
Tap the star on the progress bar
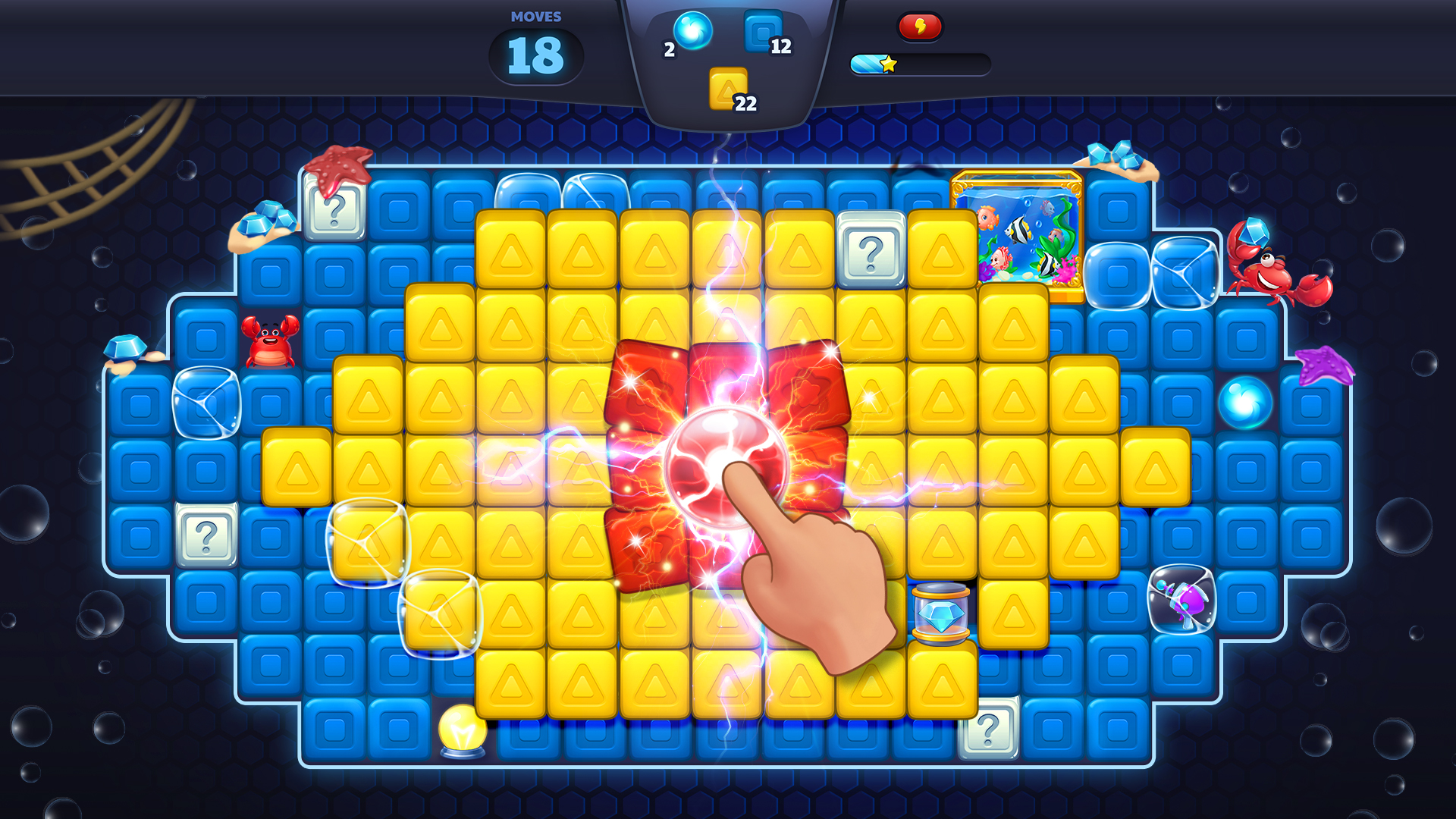[x=889, y=64]
